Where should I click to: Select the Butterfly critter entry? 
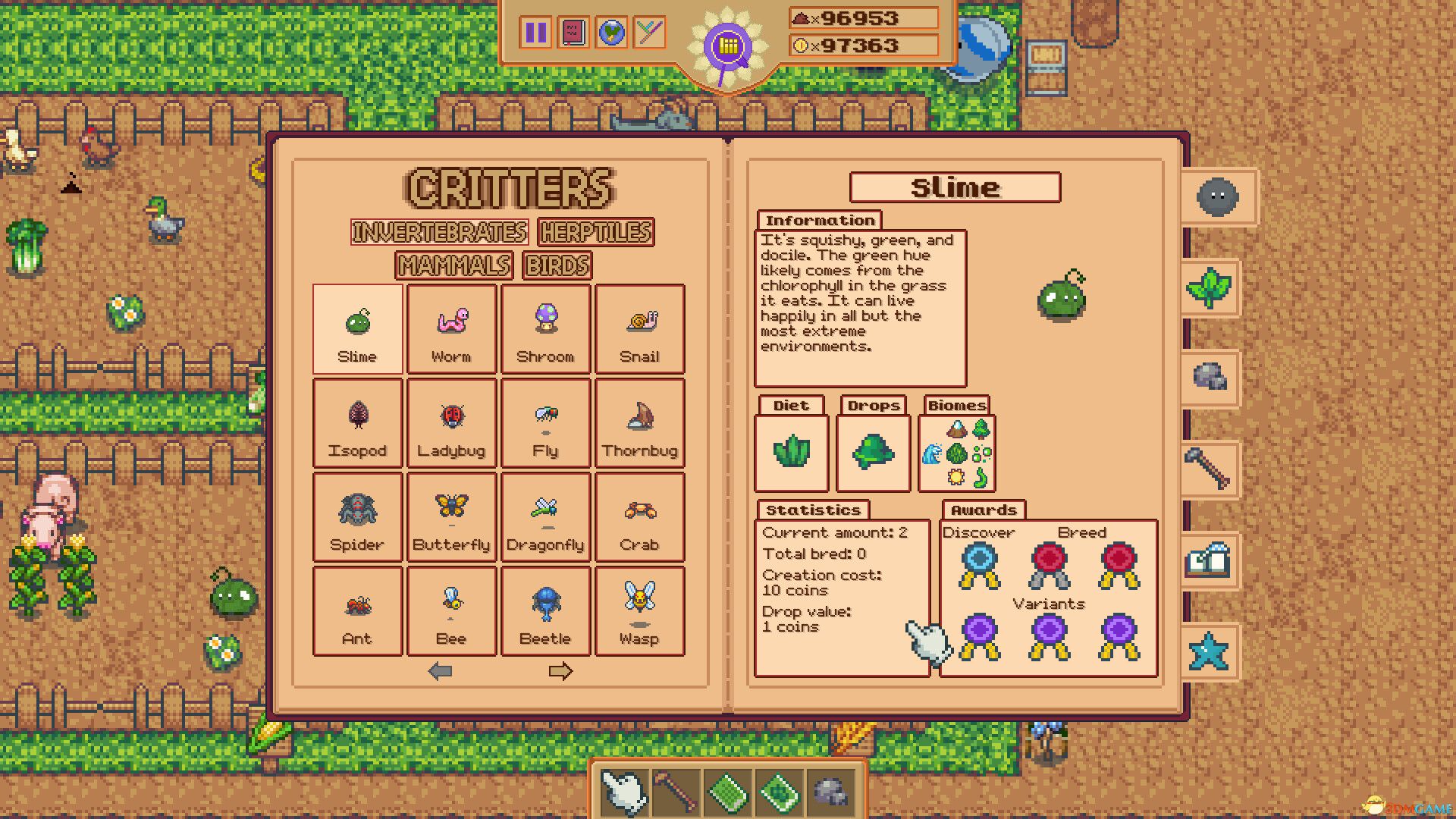point(451,517)
